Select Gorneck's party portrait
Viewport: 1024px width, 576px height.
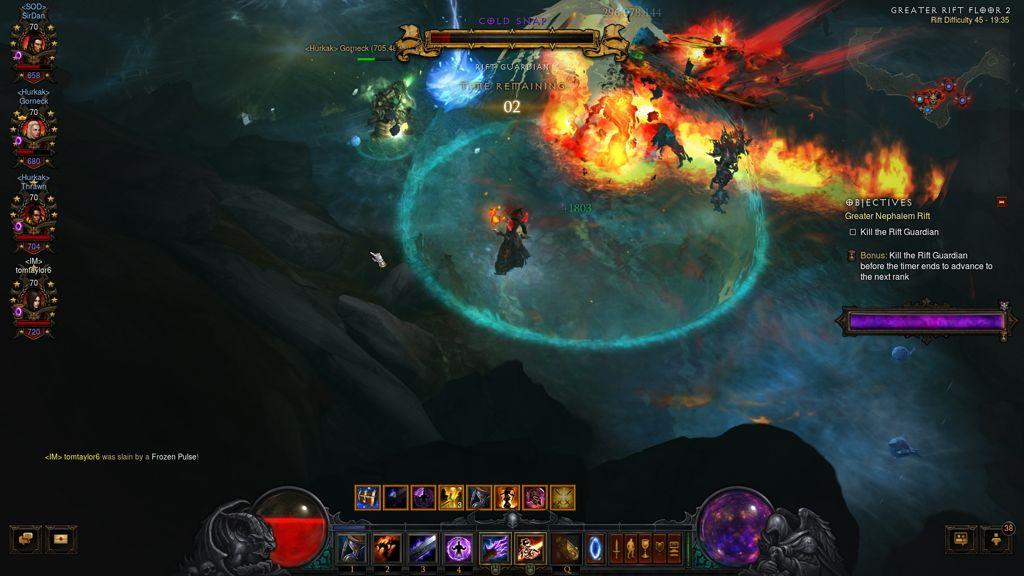[33, 130]
